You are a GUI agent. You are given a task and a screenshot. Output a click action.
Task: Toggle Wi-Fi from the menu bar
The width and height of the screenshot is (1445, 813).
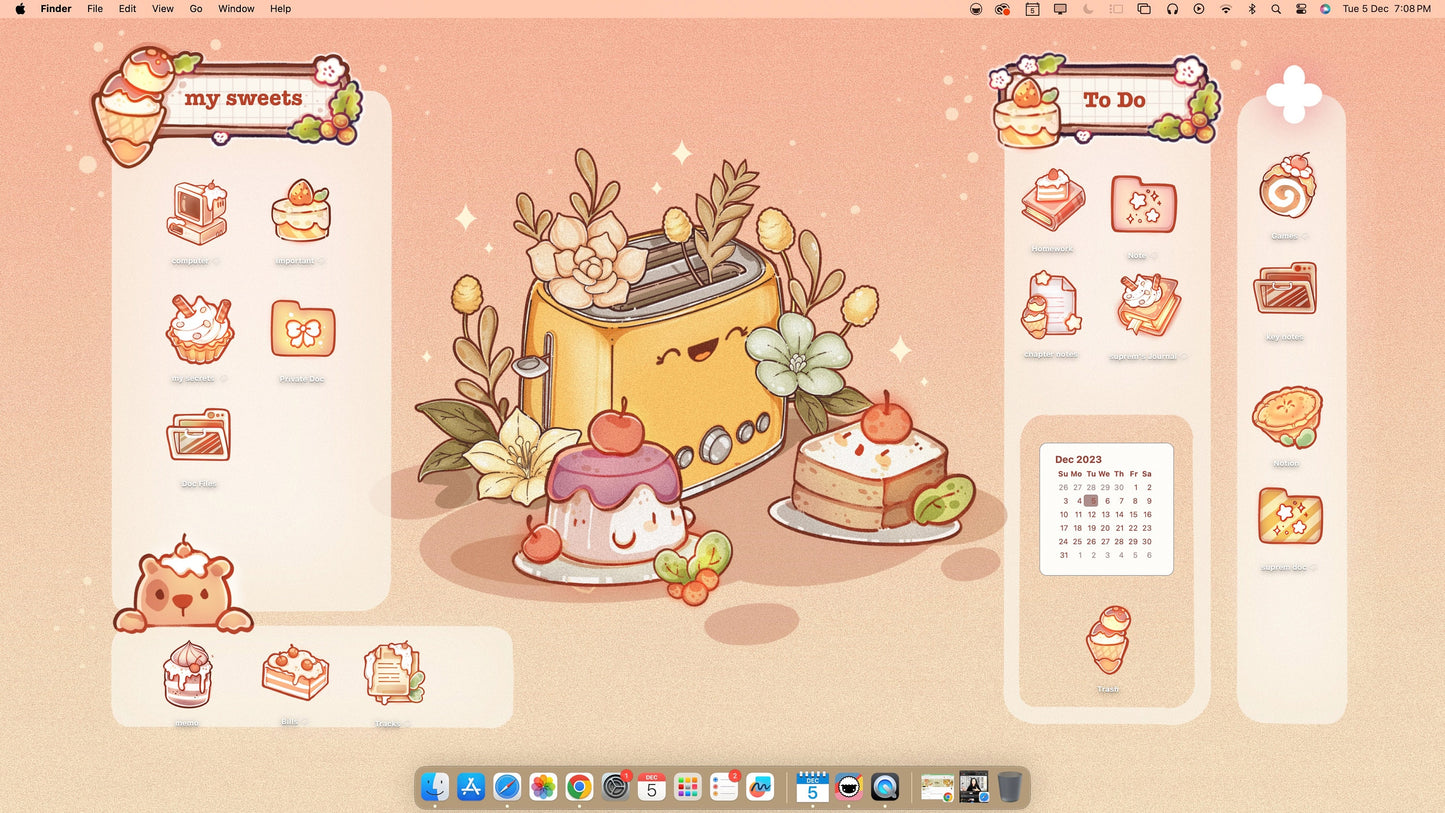coord(1226,9)
